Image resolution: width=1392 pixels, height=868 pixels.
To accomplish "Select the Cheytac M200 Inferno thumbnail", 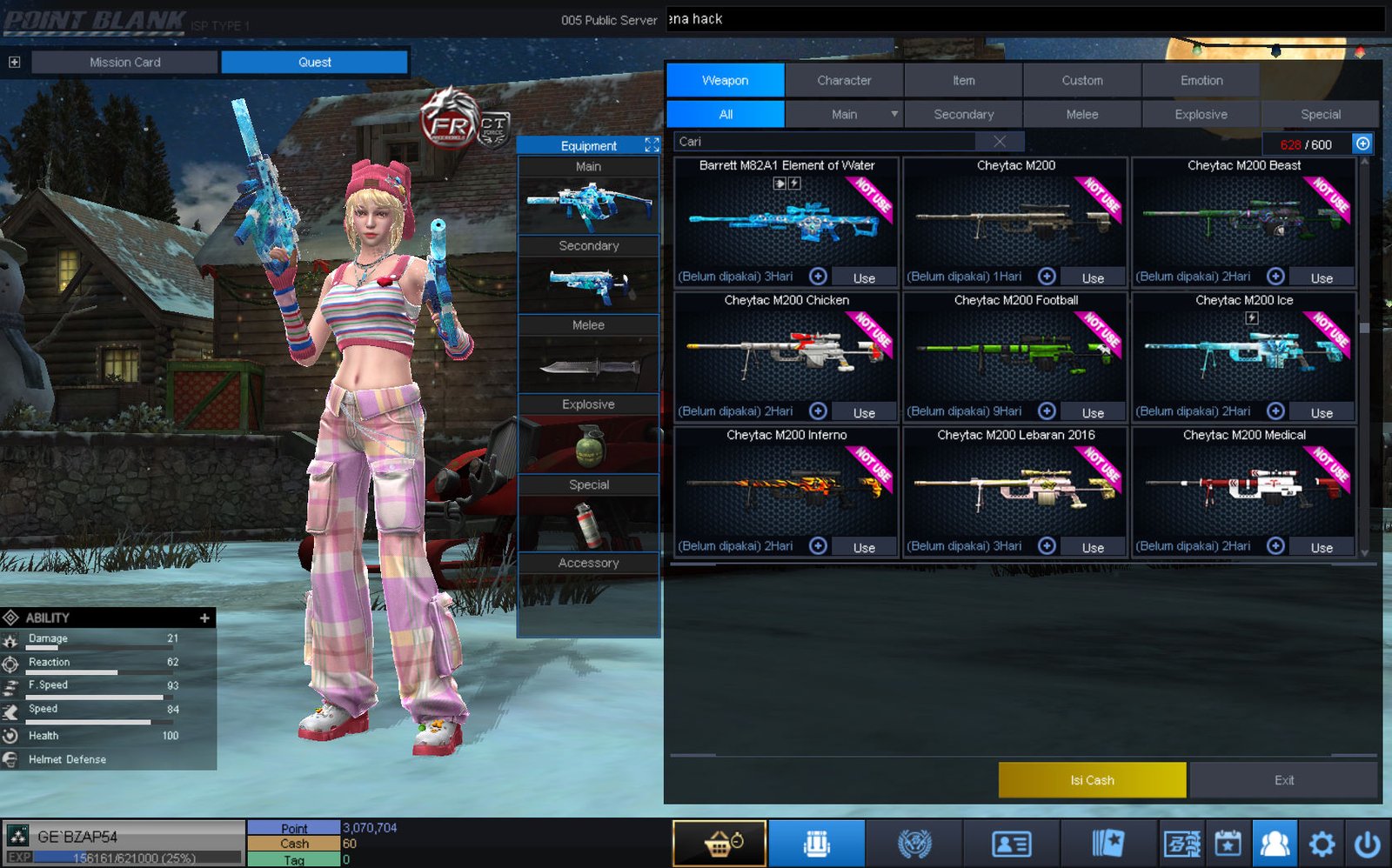I will click(786, 485).
